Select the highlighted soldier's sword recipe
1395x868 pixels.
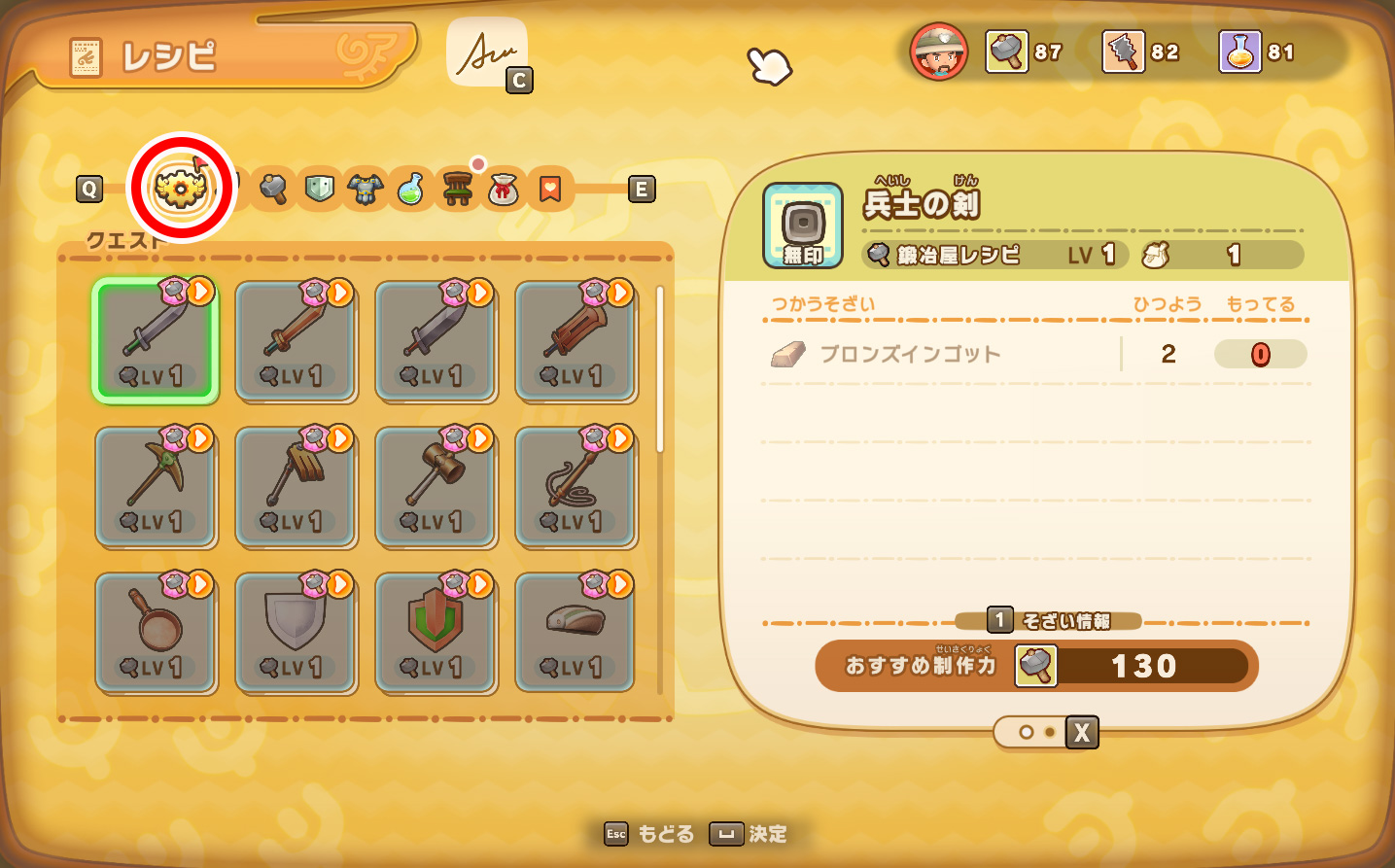(156, 340)
